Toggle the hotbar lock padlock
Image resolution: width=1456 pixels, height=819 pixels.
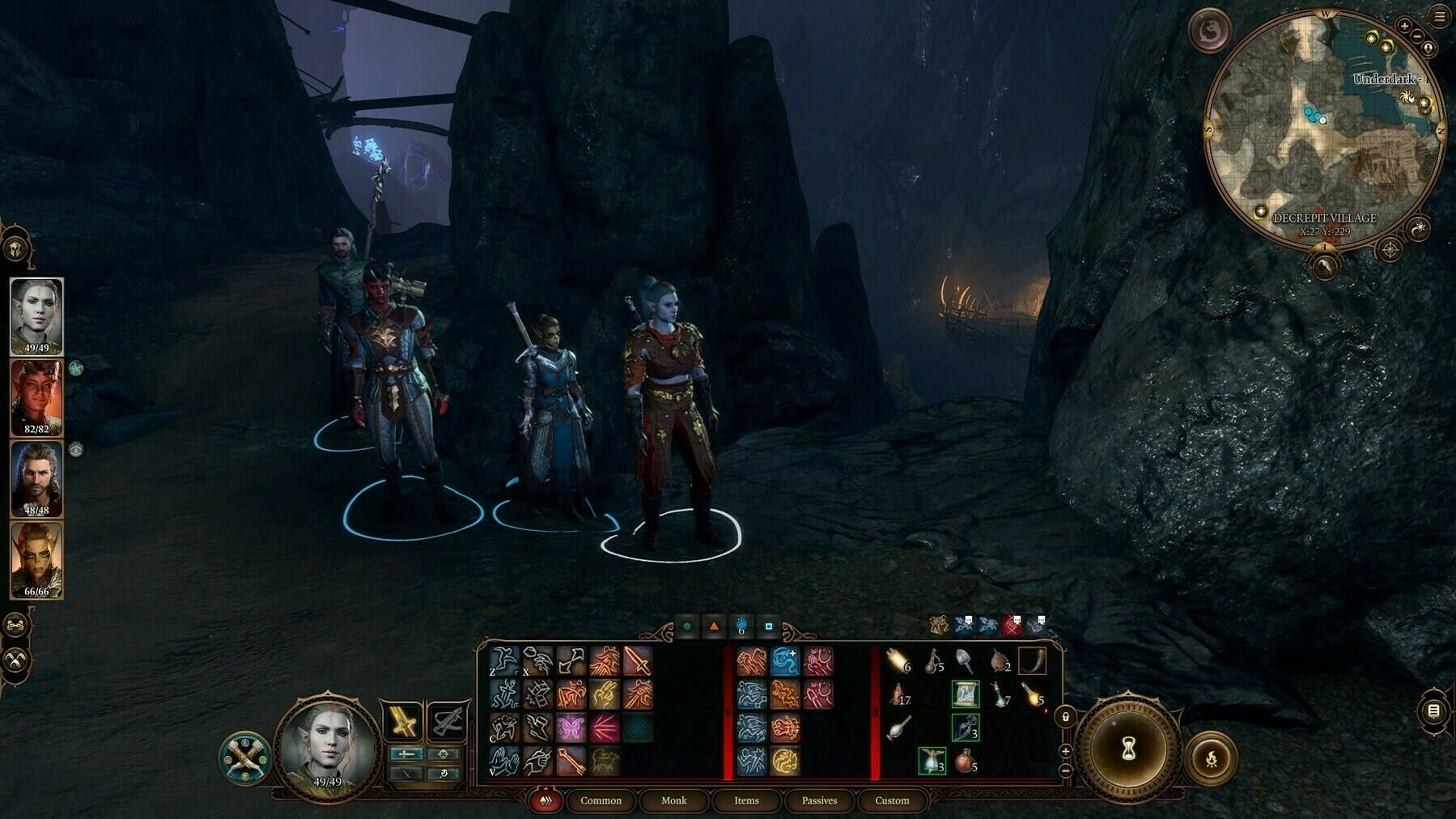pyautogui.click(x=1065, y=716)
